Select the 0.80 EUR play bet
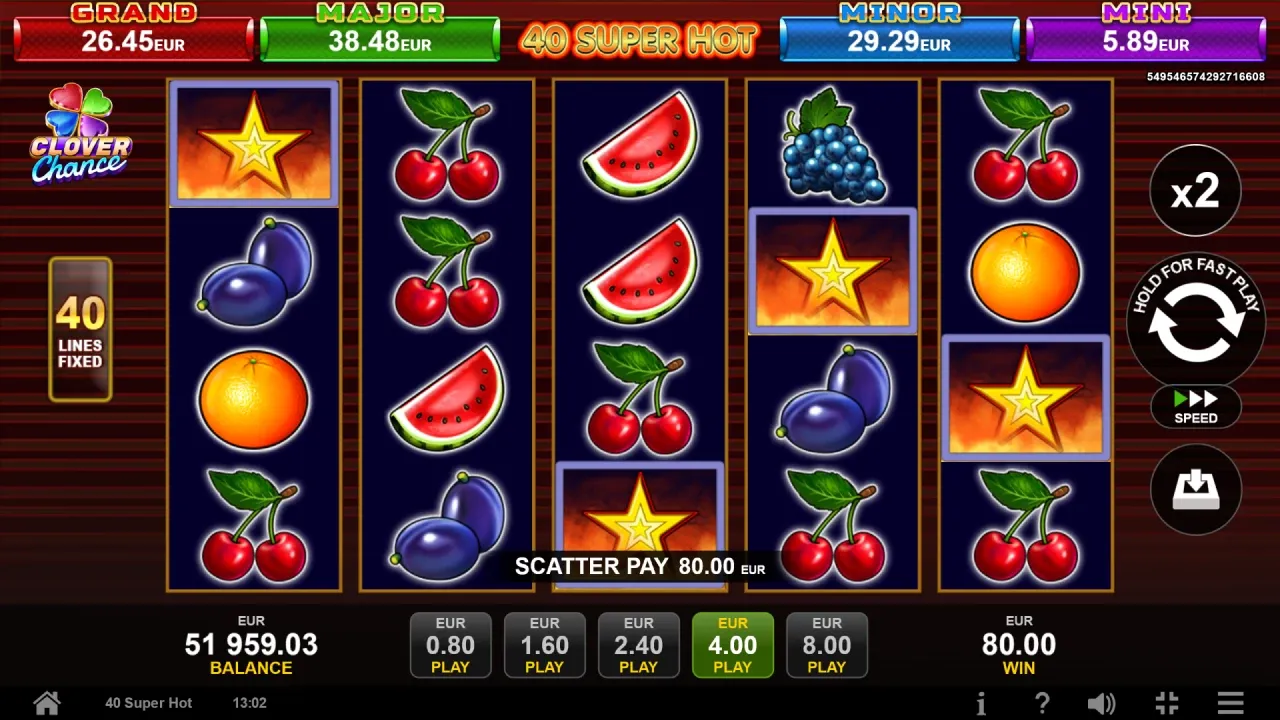The width and height of the screenshot is (1280, 720). click(450, 645)
